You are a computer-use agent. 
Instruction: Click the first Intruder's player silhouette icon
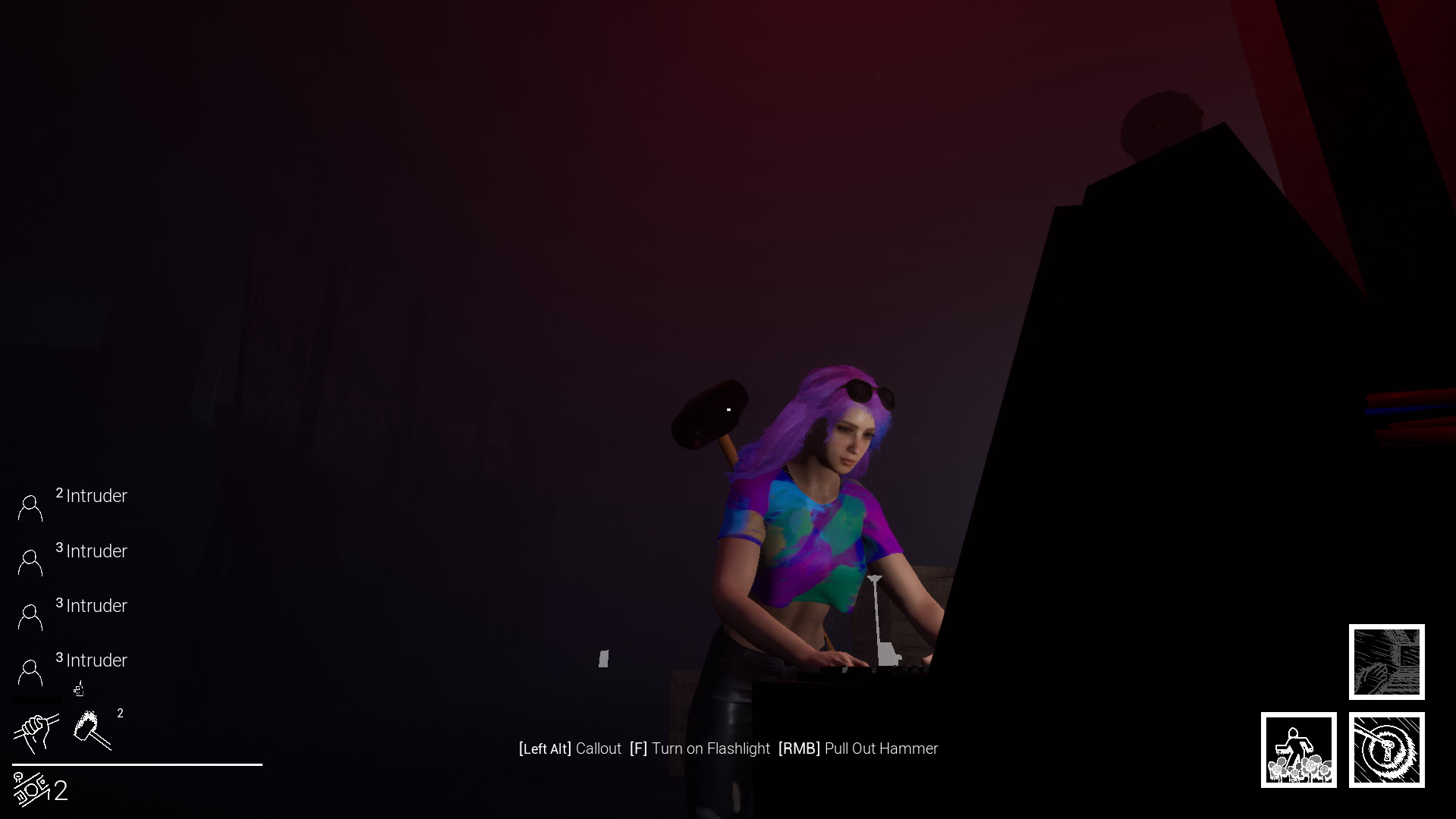click(30, 507)
